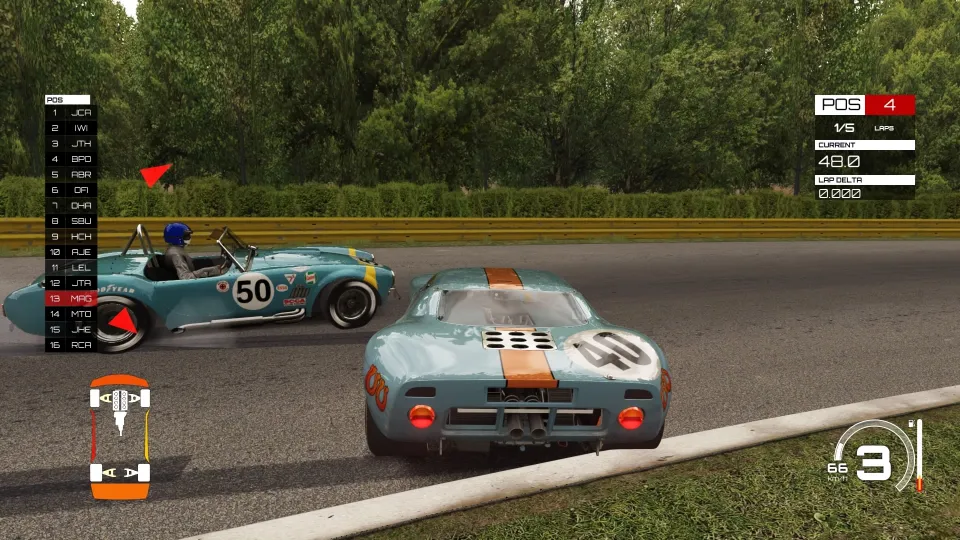This screenshot has width=960, height=540.
Task: Select the ABR standings row
Action: (x=70, y=174)
